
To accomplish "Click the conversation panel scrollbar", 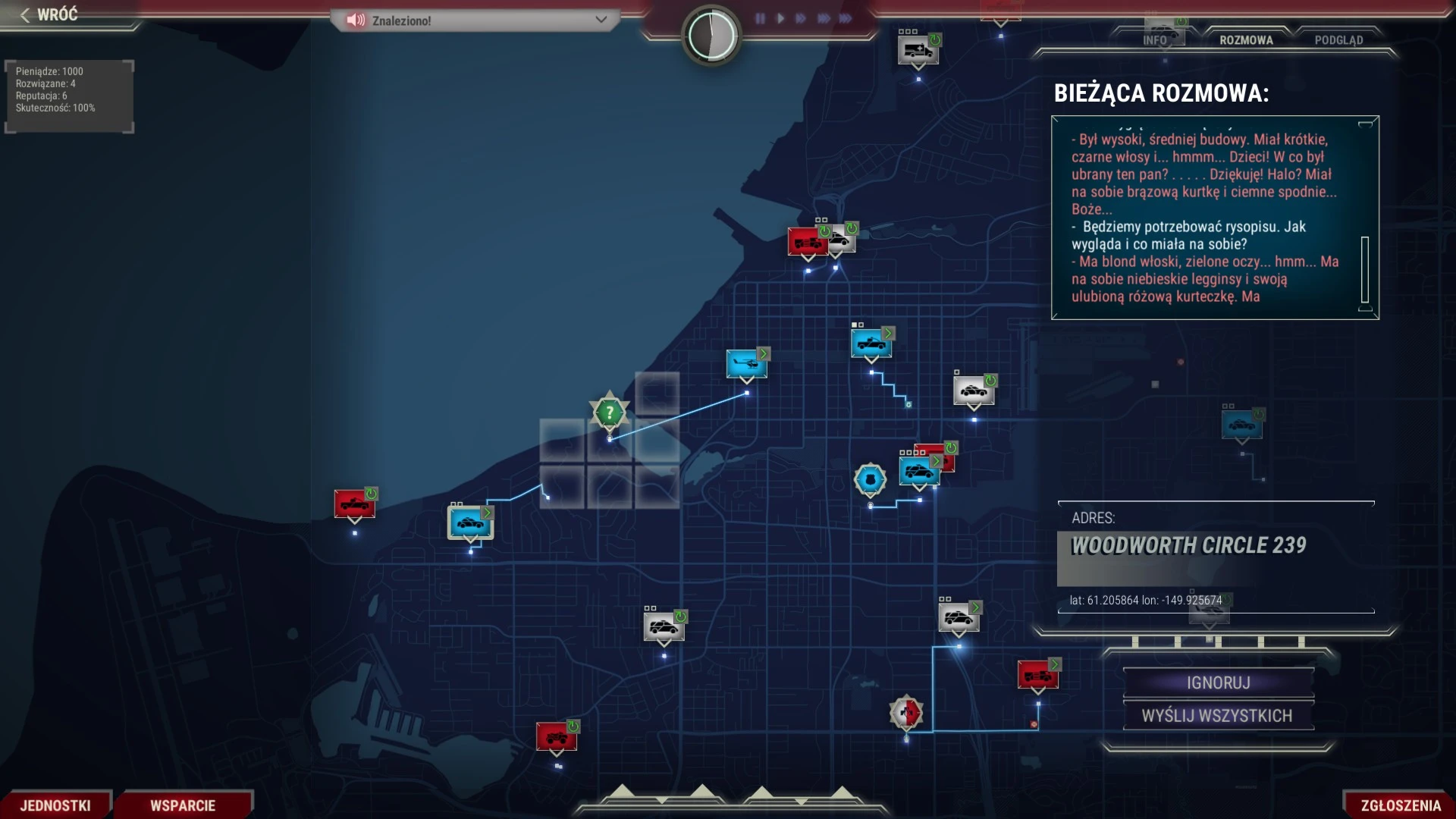I will pos(1365,270).
